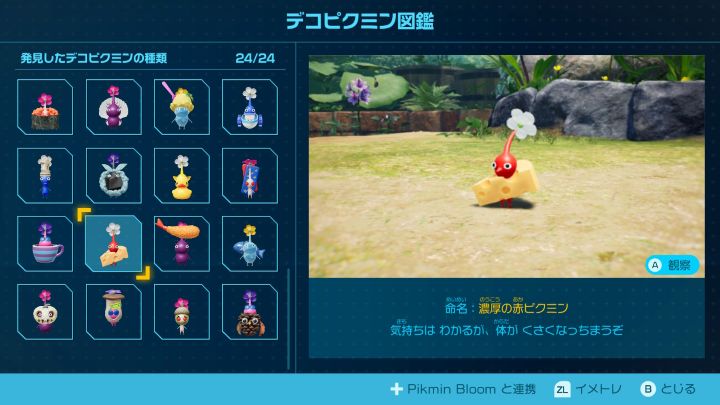The image size is (720, 405).
Task: Choose the teacup Pikmin tile
Action: coord(45,243)
